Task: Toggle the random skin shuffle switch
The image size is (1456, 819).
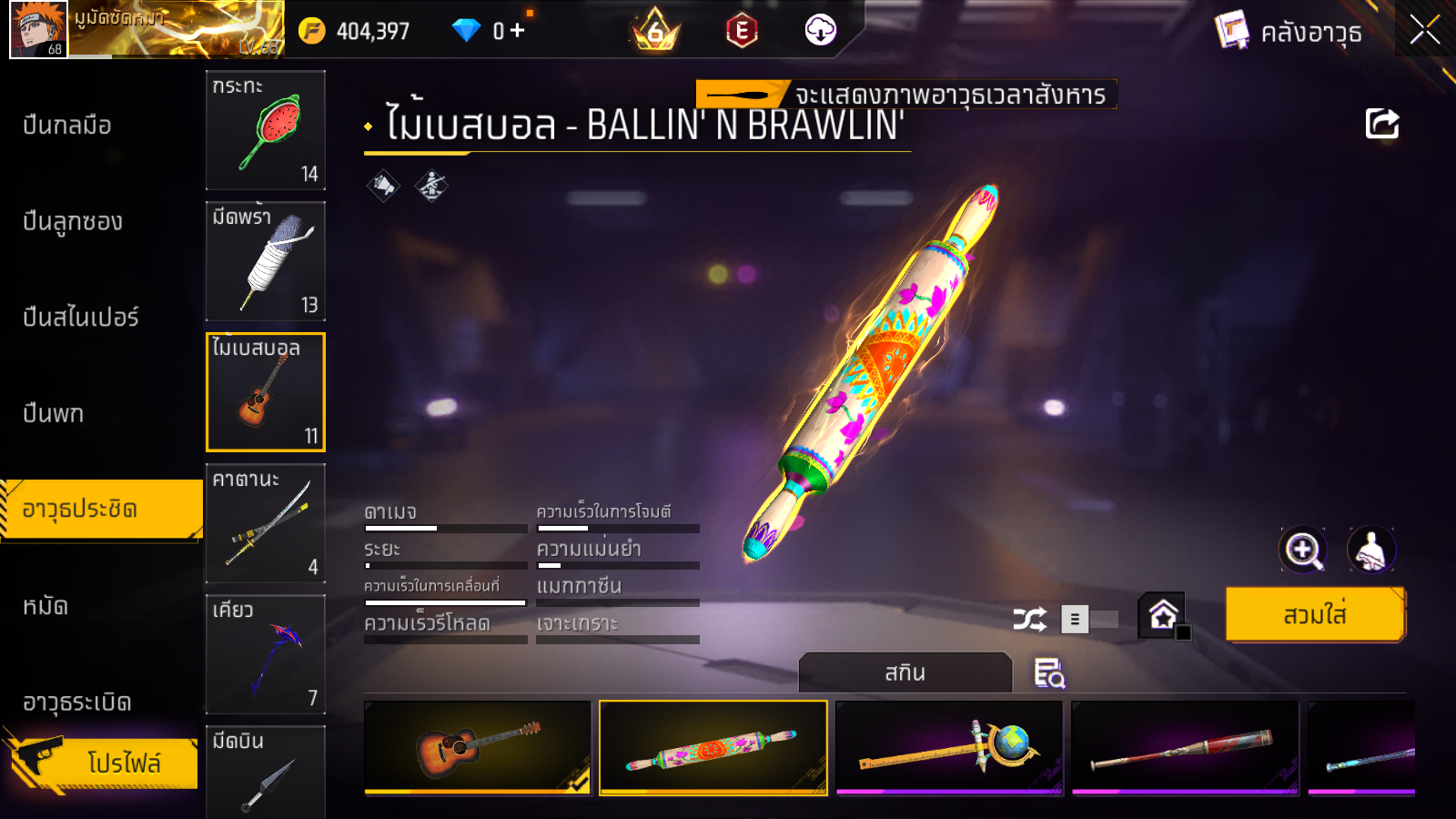Action: pos(1089,620)
